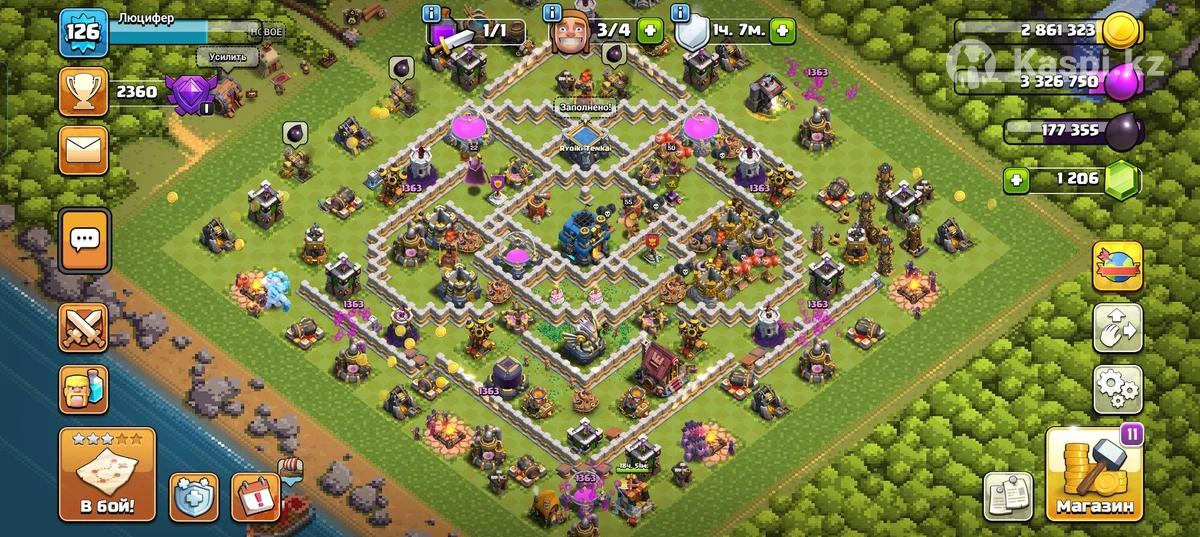This screenshot has width=1200, height=537.
Task: Add a builder with the plus button
Action: tap(651, 31)
